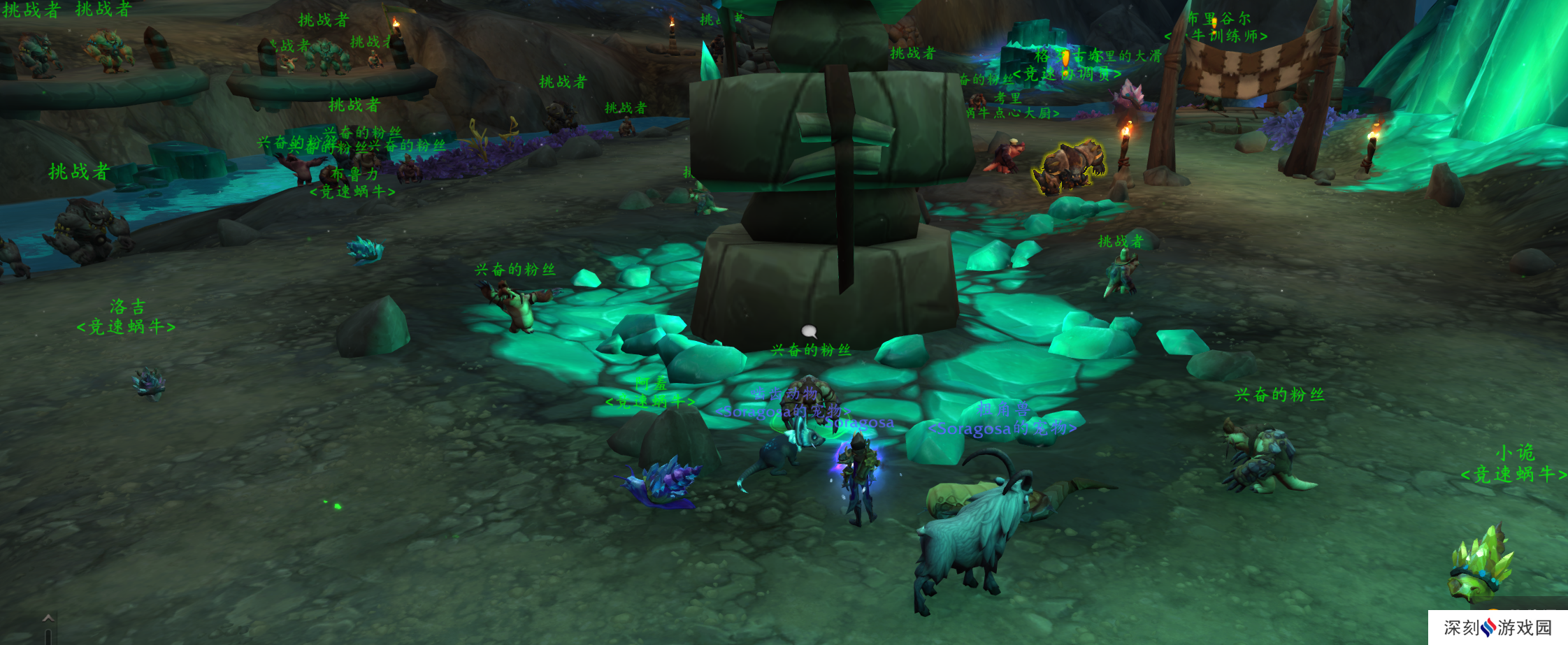Click the chat scroll-up arrow

pos(48,618)
